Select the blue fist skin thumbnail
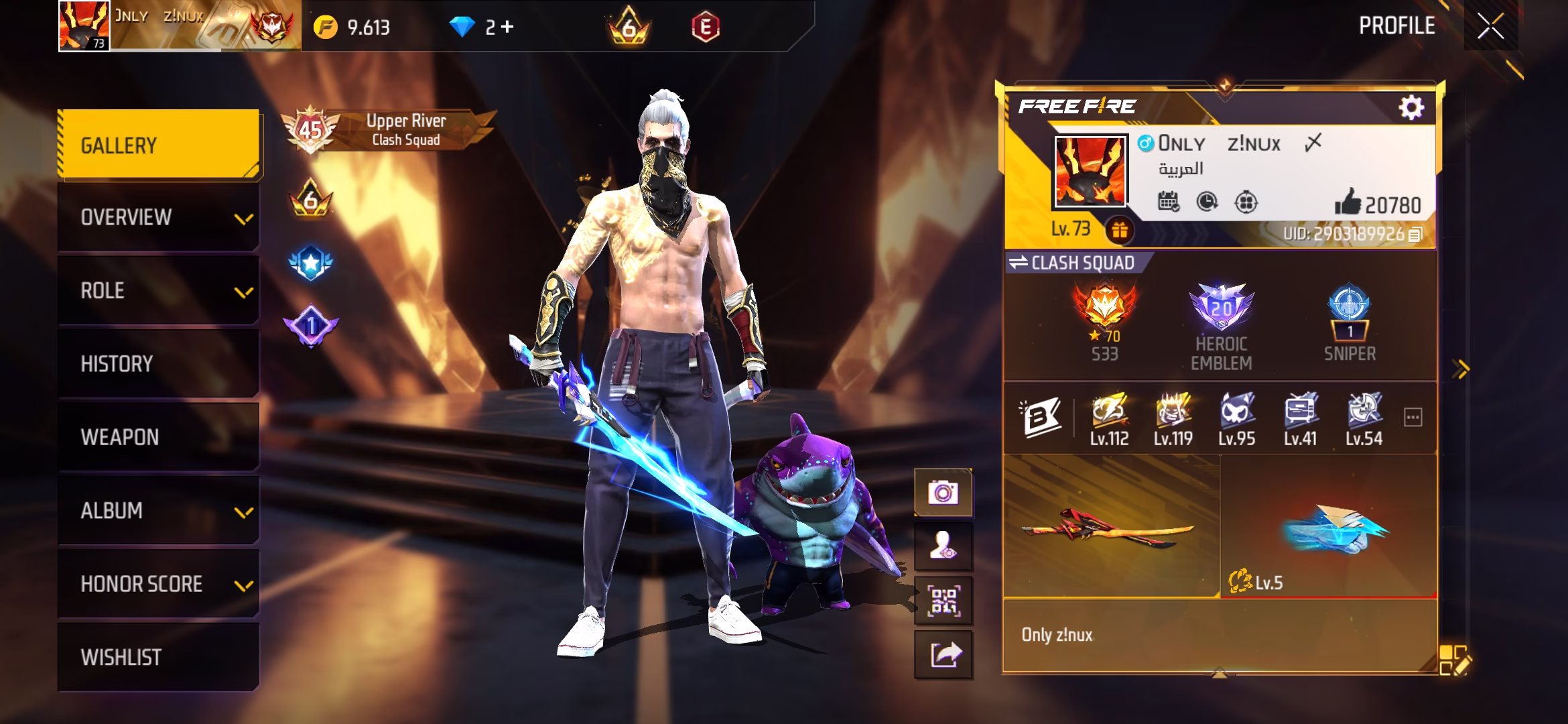Viewport: 1568px width, 724px height. (x=1329, y=526)
